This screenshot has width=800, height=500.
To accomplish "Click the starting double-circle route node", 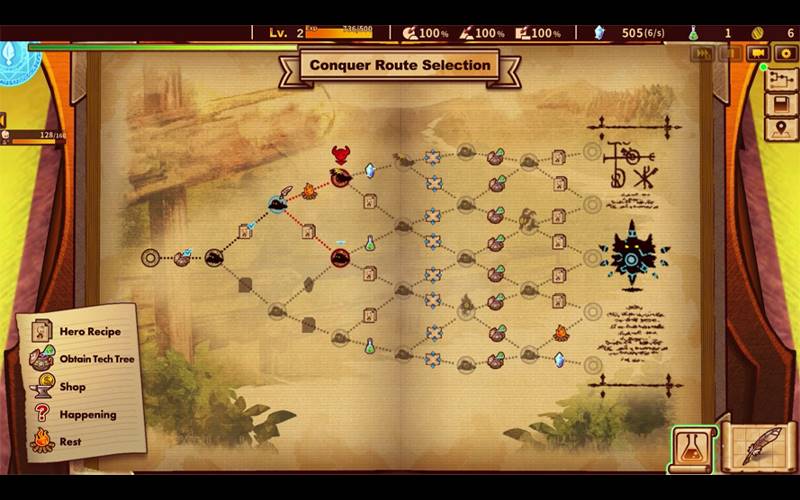I will coord(150,258).
